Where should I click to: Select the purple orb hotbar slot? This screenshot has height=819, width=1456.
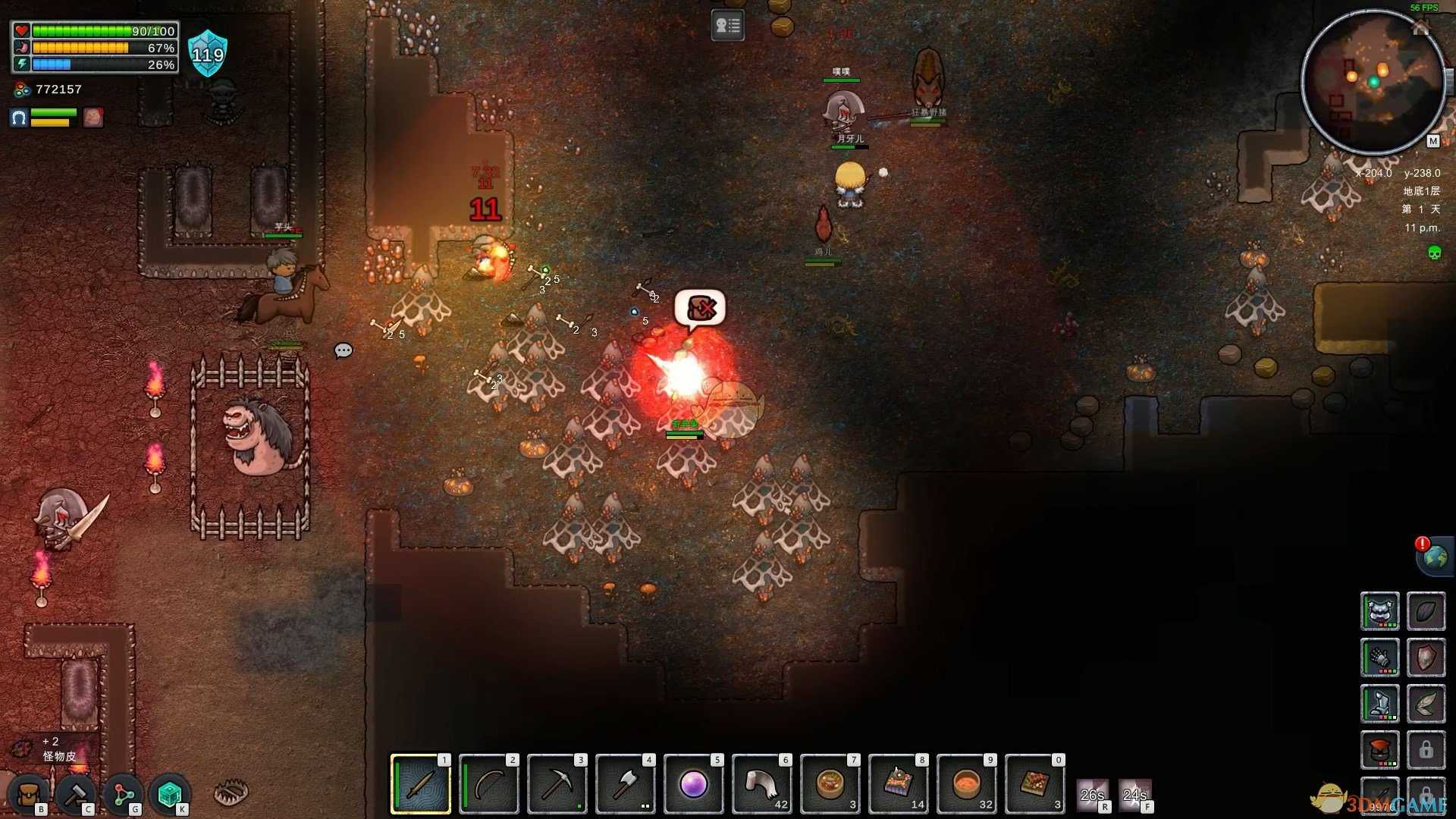click(x=694, y=784)
